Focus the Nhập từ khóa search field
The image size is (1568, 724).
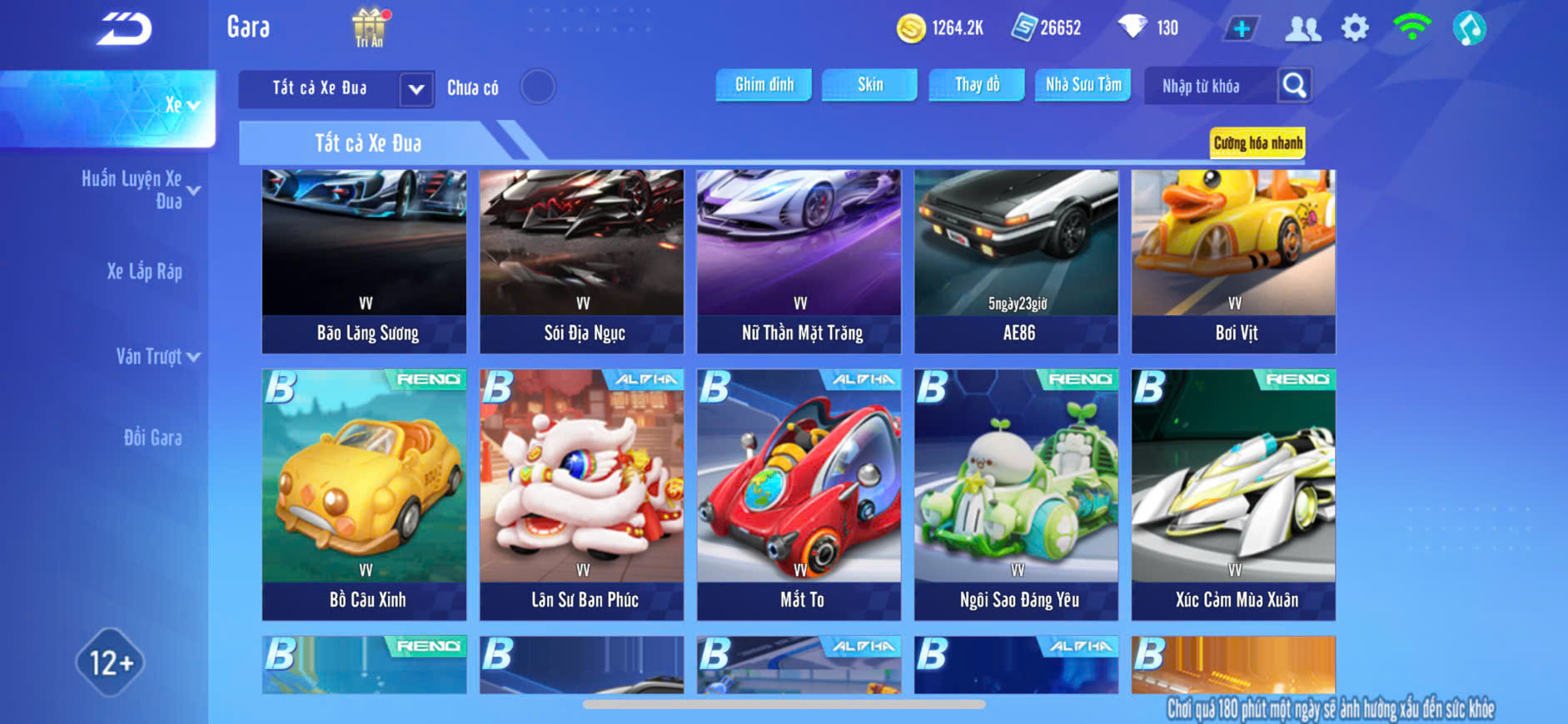coord(1209,86)
